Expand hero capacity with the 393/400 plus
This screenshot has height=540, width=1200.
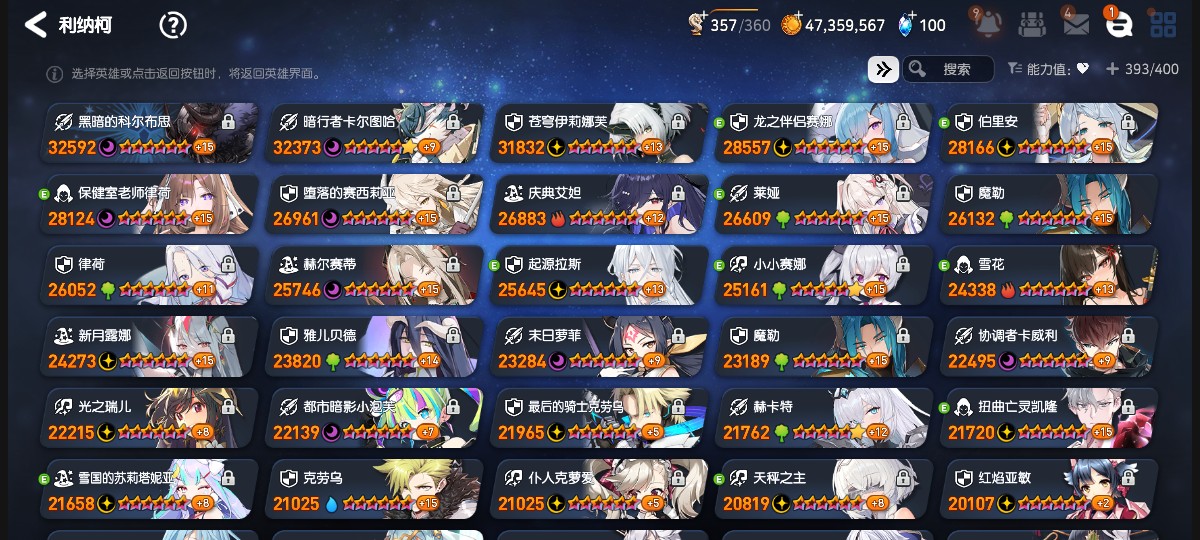(1112, 69)
